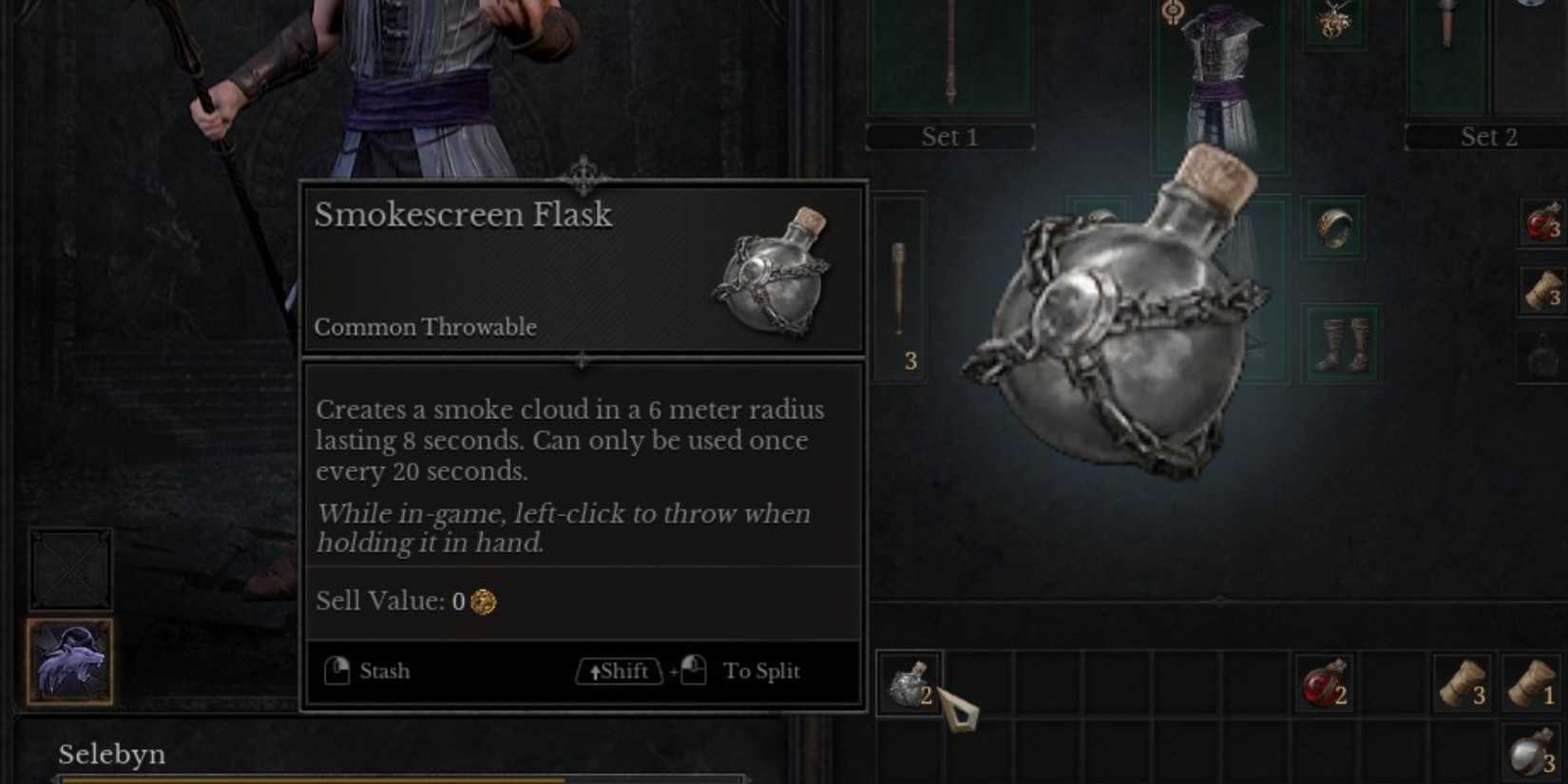Select the silver flask stack of 3 bottom-right
This screenshot has width=1568, height=784.
tap(1533, 751)
